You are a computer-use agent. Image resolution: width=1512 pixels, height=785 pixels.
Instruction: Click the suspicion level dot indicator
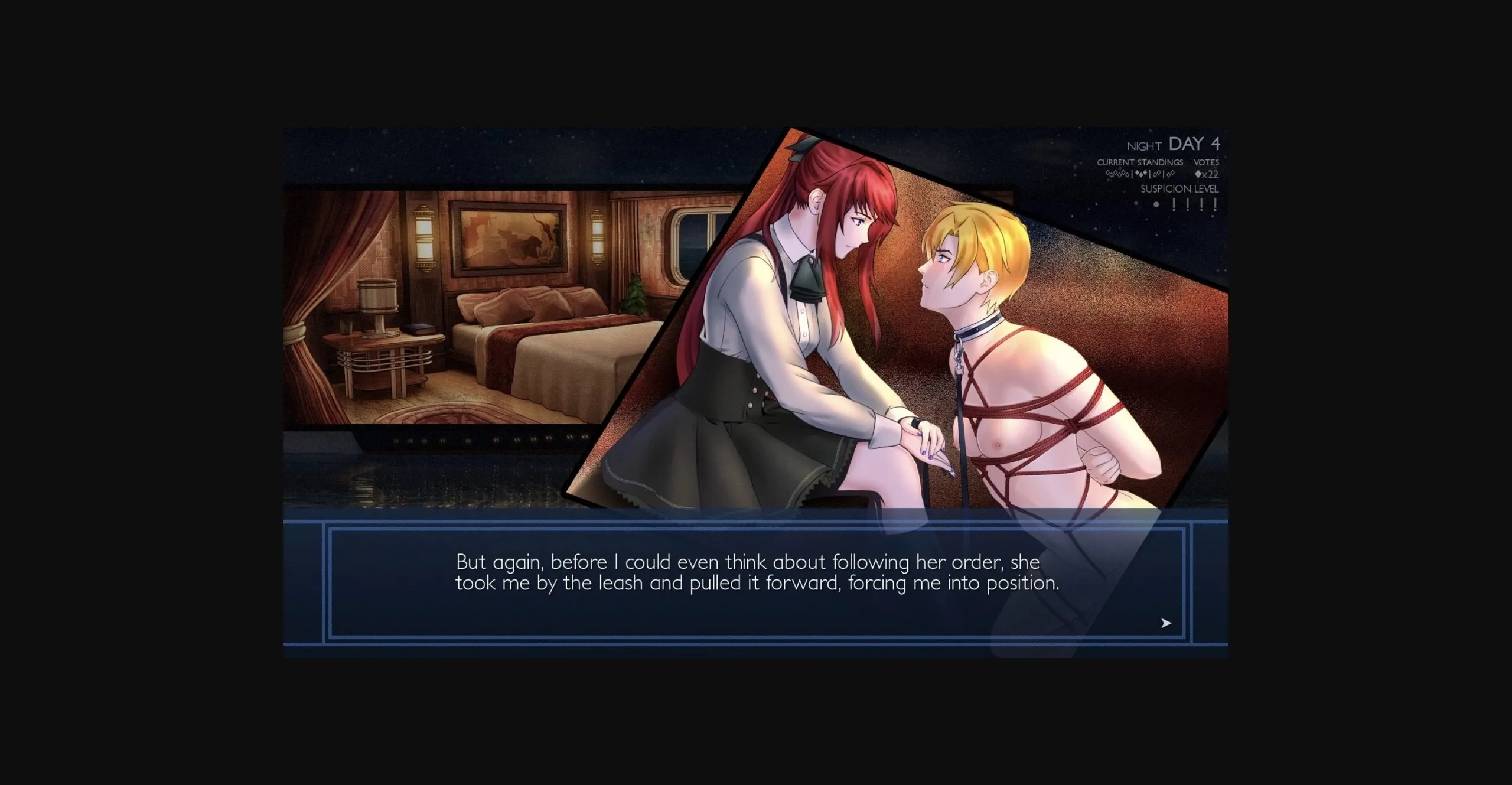pyautogui.click(x=1156, y=205)
